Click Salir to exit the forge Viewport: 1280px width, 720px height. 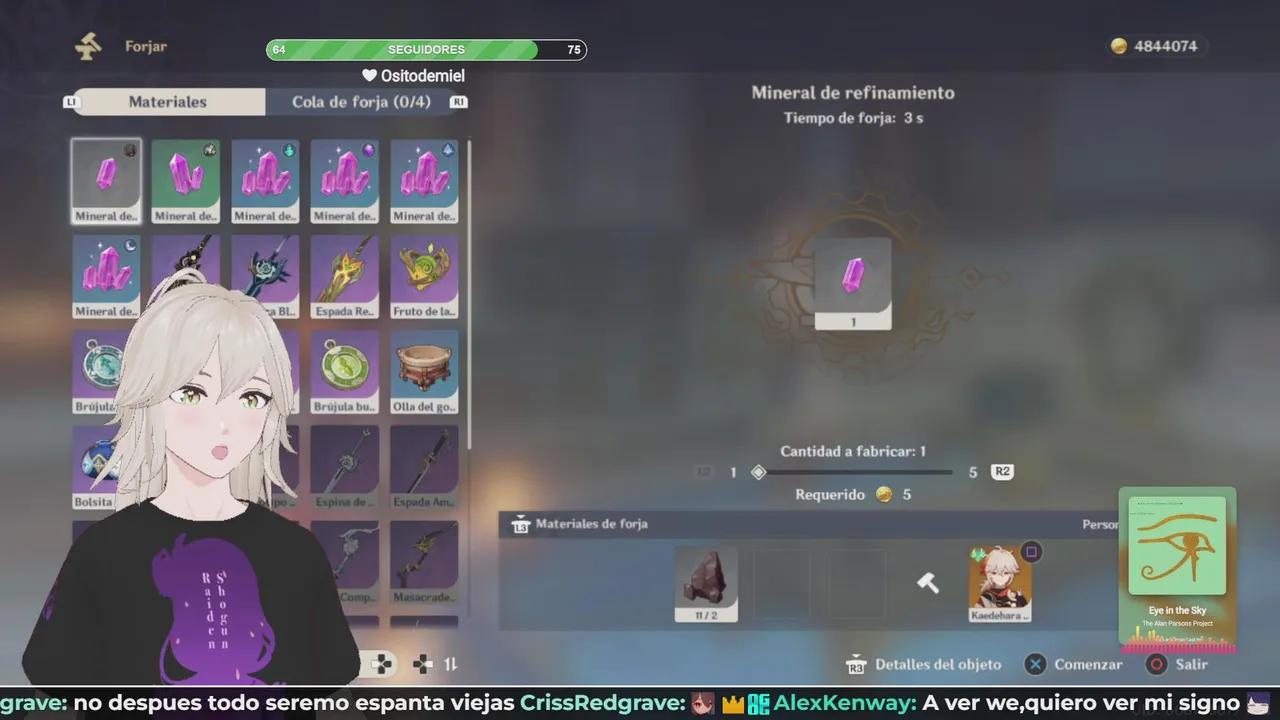[x=1179, y=664]
